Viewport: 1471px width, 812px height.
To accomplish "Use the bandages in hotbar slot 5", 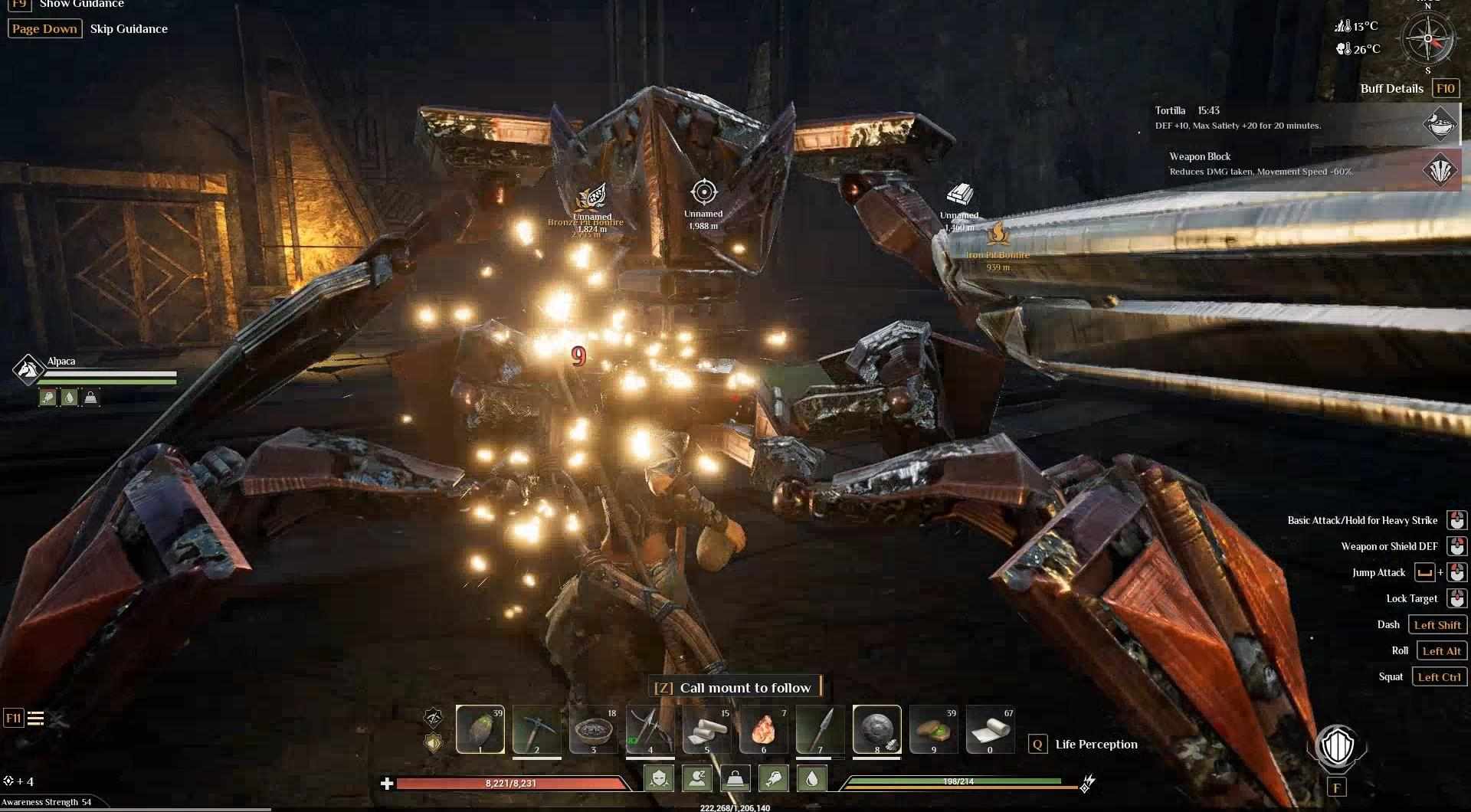I will tap(706, 729).
